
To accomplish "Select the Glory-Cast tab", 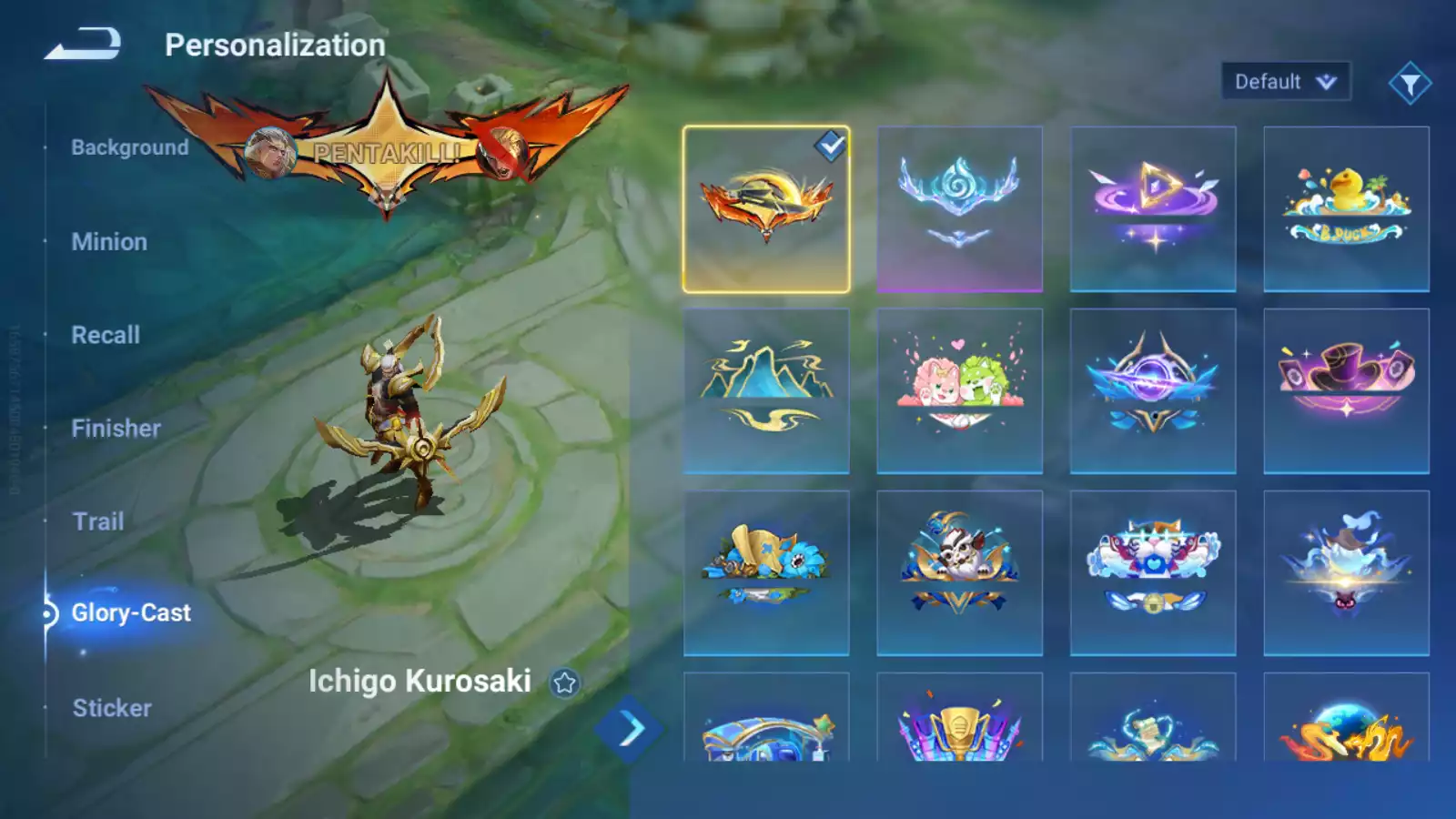I will point(130,613).
